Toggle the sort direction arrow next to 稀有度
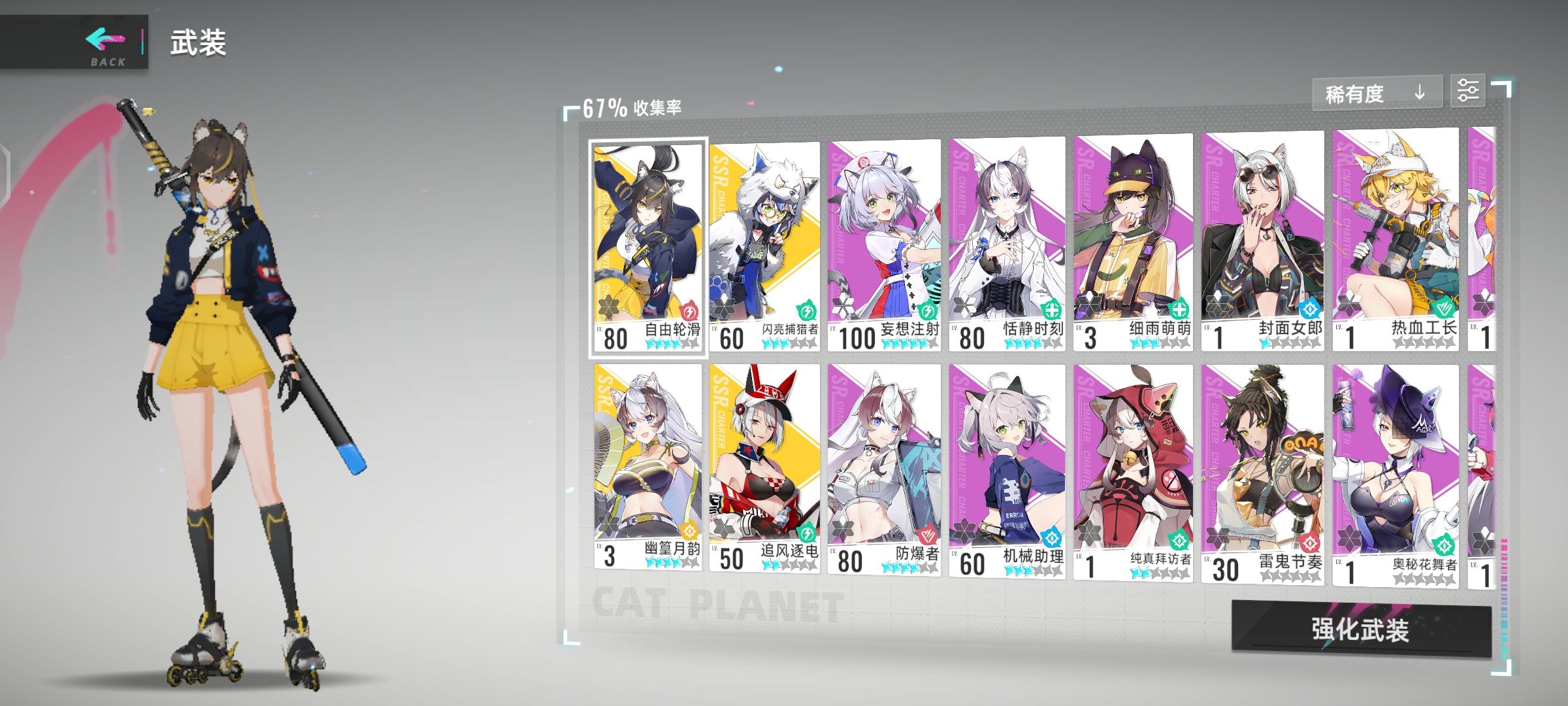The image size is (1568, 706). click(x=1419, y=93)
